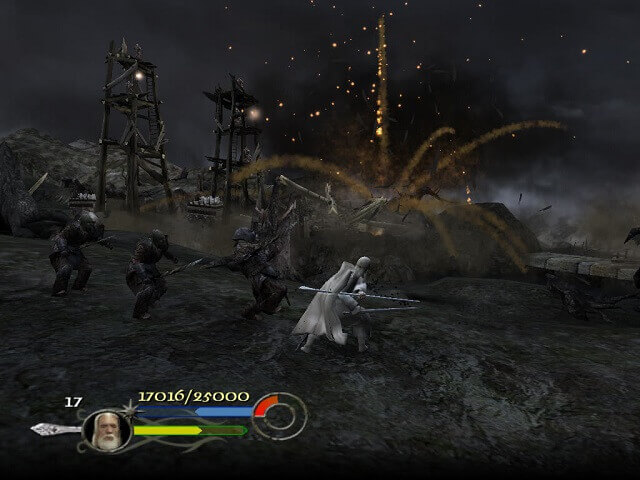Image resolution: width=640 pixels, height=480 pixels.
Task: Click Gandalf's character portrait
Action: click(x=106, y=428)
